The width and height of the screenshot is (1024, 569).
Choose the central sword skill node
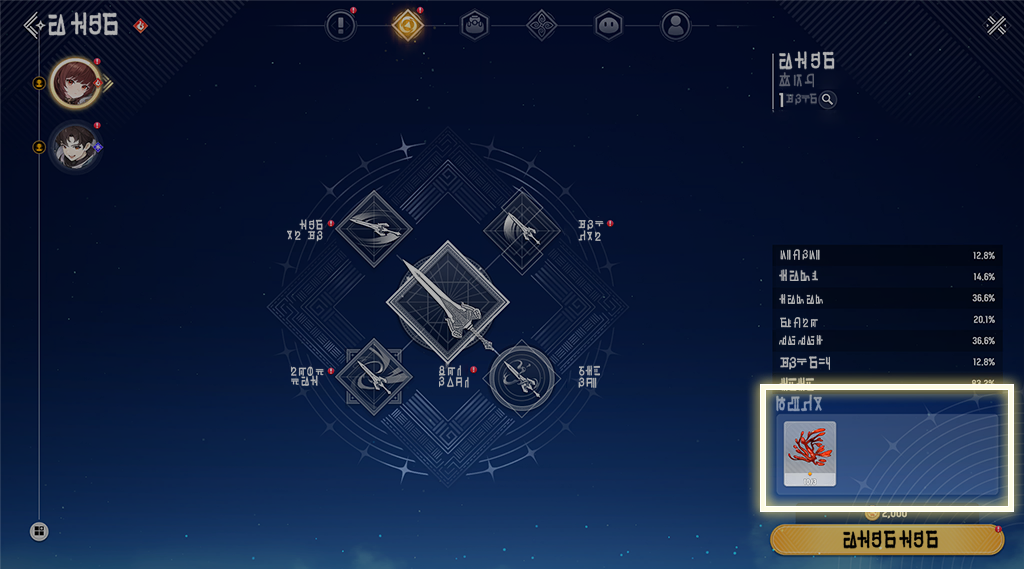pos(447,302)
